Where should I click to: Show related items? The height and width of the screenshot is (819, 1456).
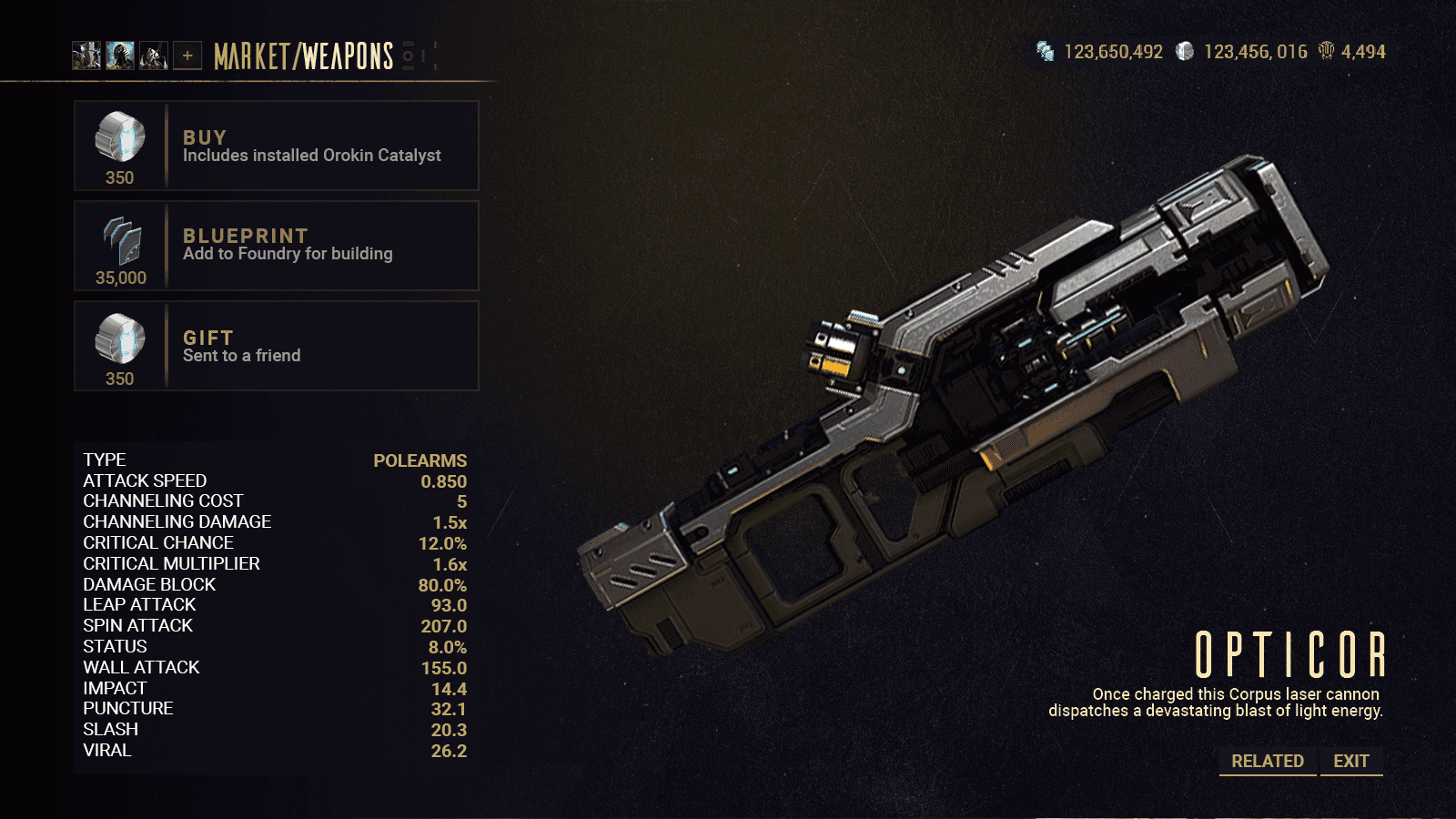[x=1267, y=761]
